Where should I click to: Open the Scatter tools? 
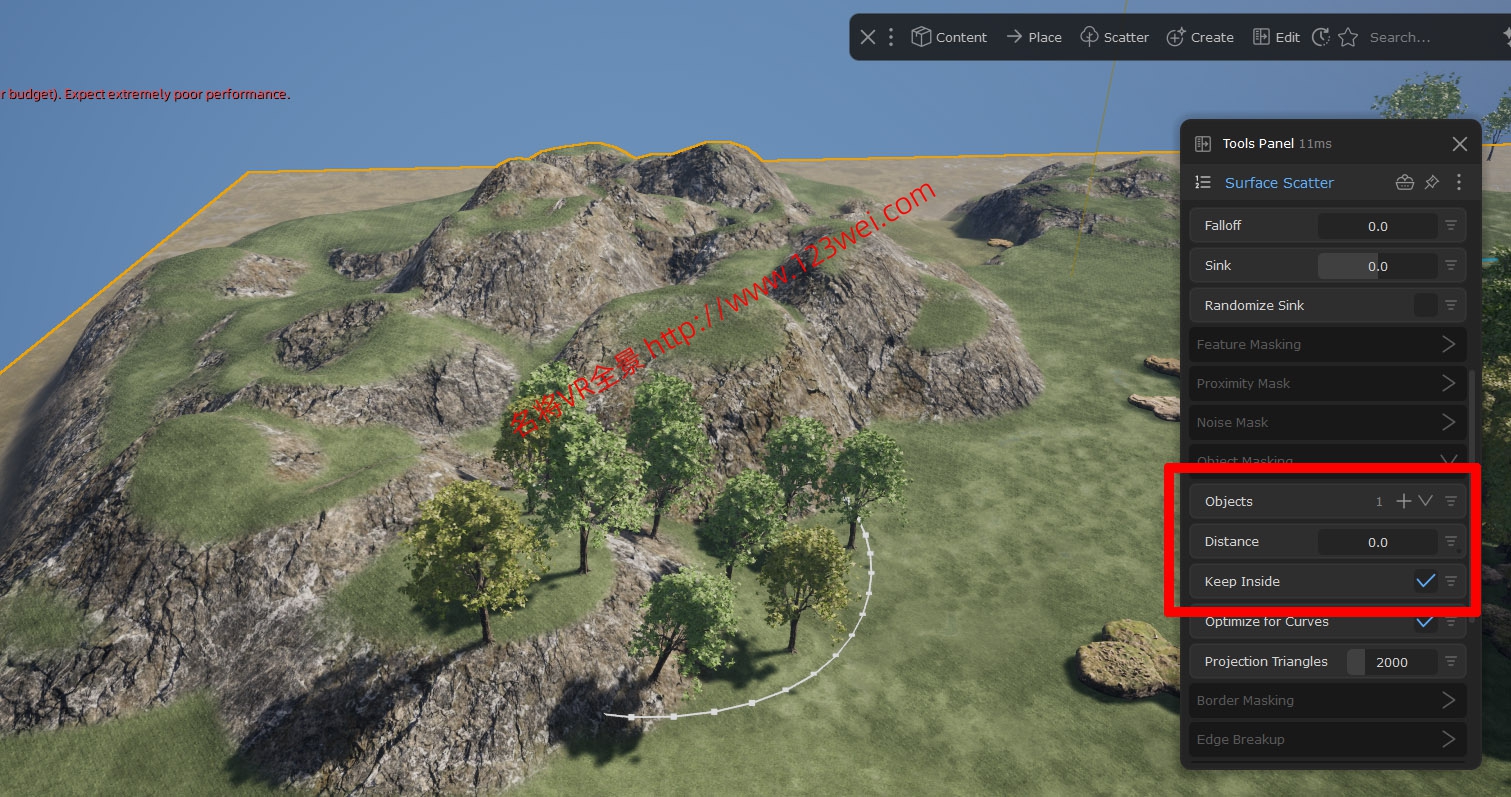pyautogui.click(x=1114, y=37)
